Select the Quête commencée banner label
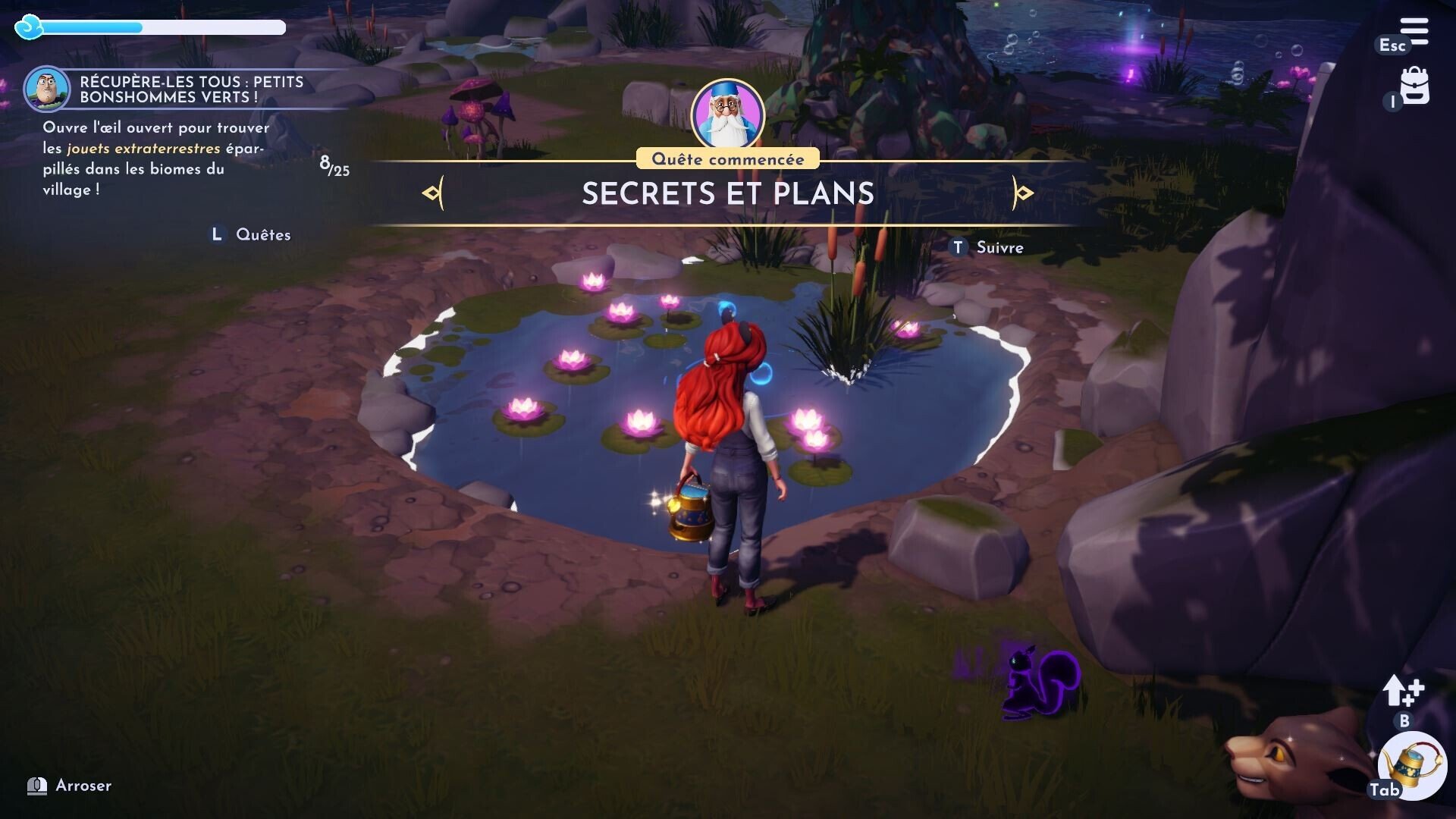 pyautogui.click(x=728, y=158)
